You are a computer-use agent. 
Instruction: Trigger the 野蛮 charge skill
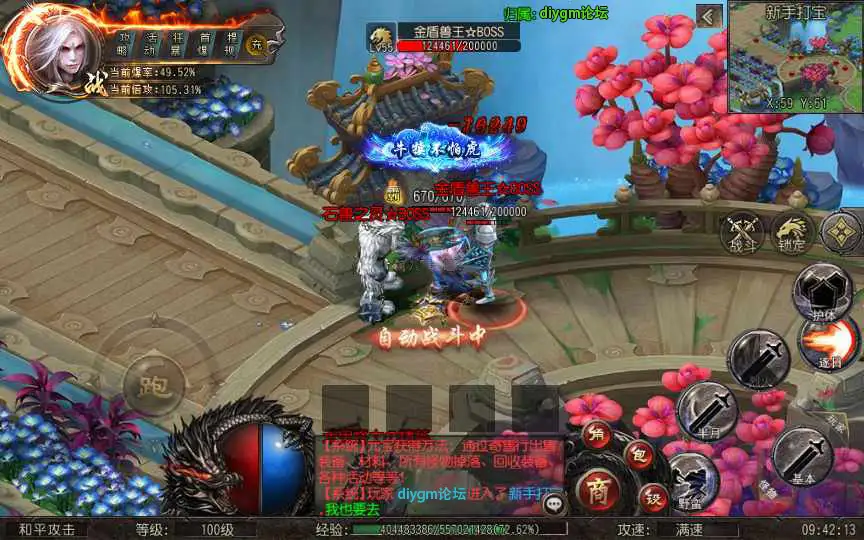[690, 478]
